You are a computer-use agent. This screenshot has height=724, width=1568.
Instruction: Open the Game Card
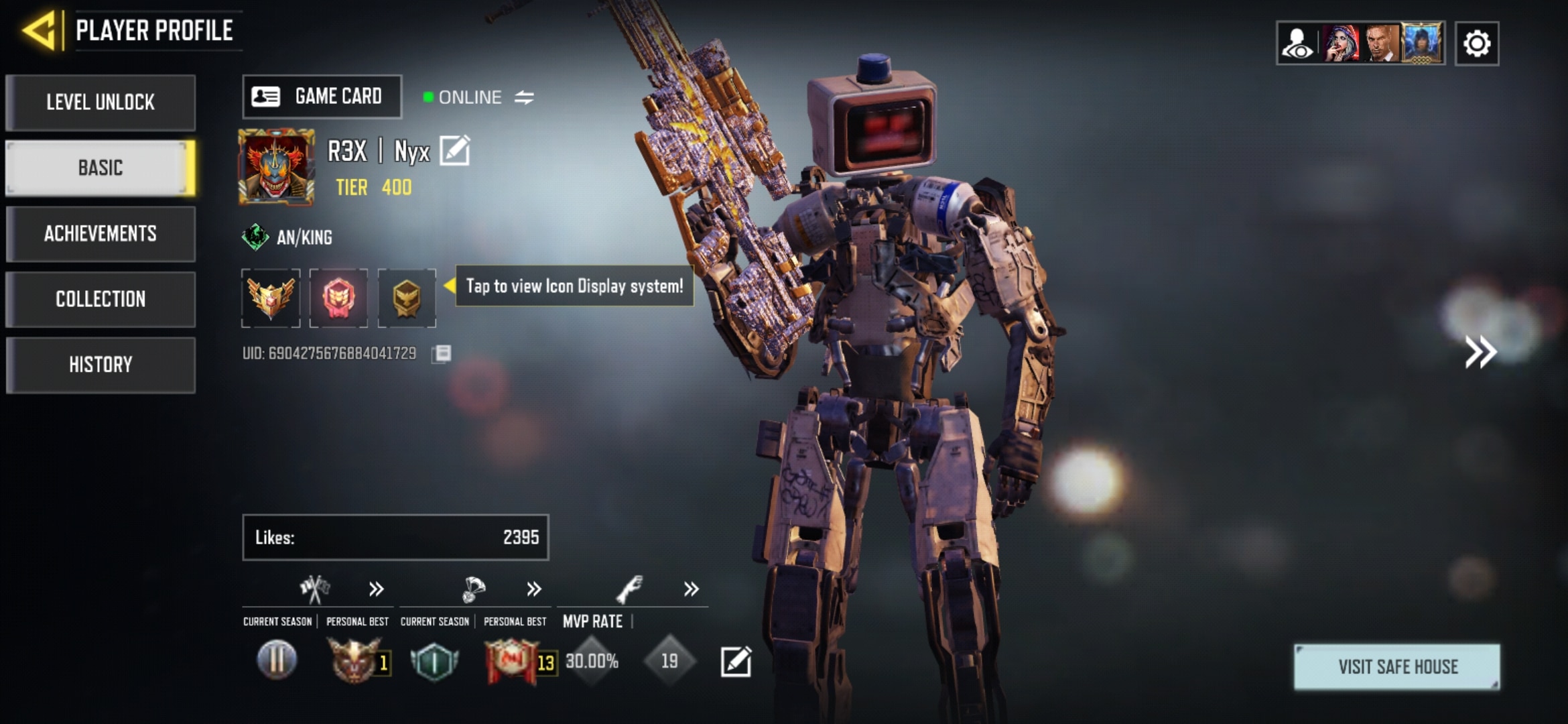click(322, 97)
